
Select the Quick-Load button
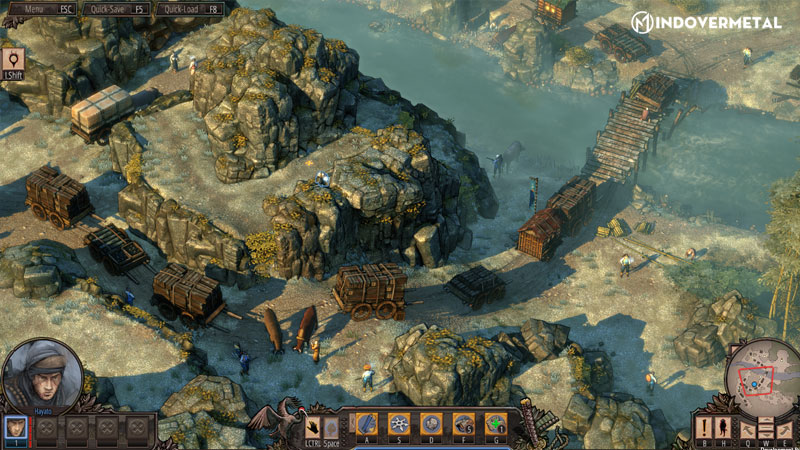pos(192,7)
